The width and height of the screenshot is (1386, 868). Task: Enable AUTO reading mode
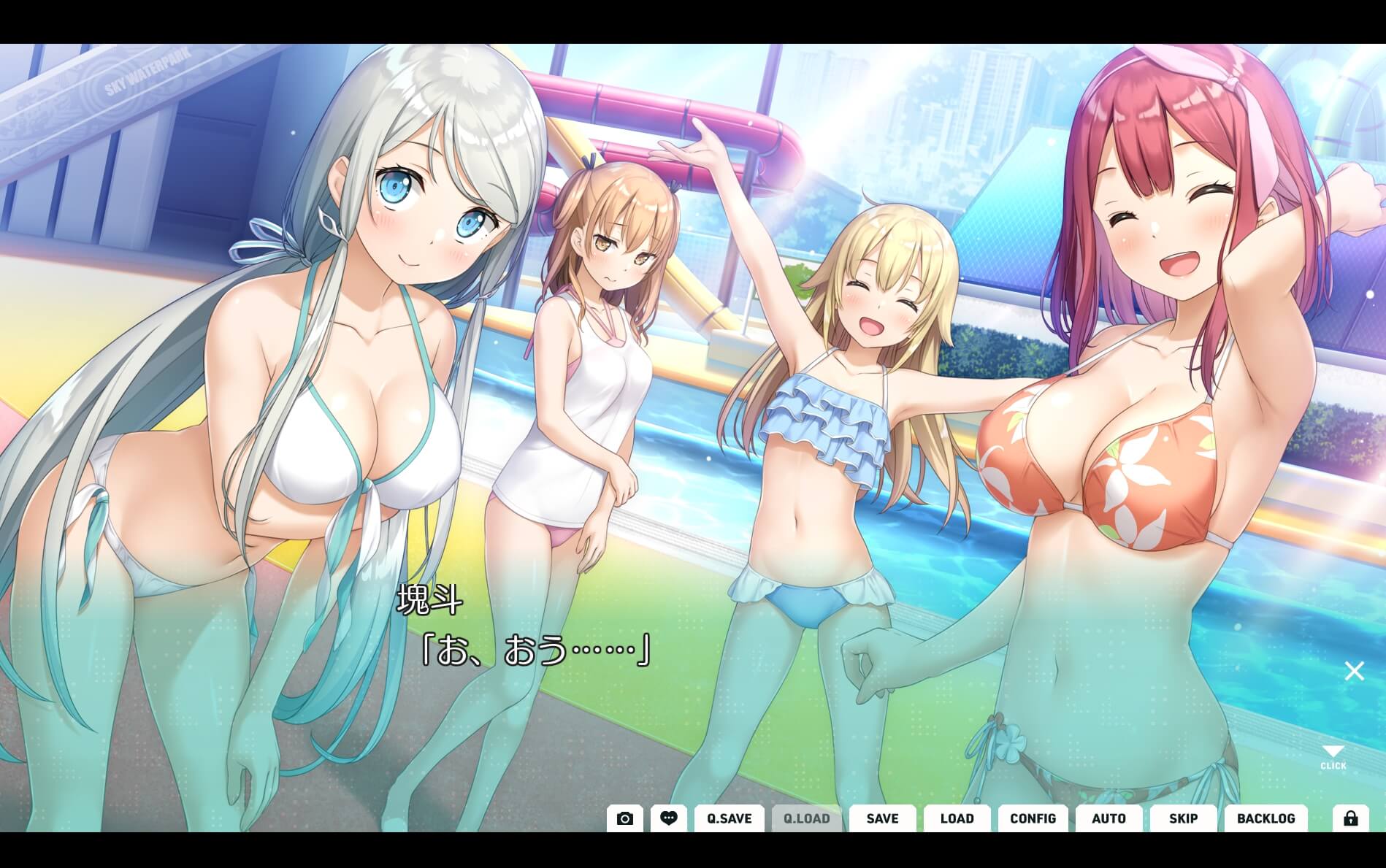coord(1109,818)
